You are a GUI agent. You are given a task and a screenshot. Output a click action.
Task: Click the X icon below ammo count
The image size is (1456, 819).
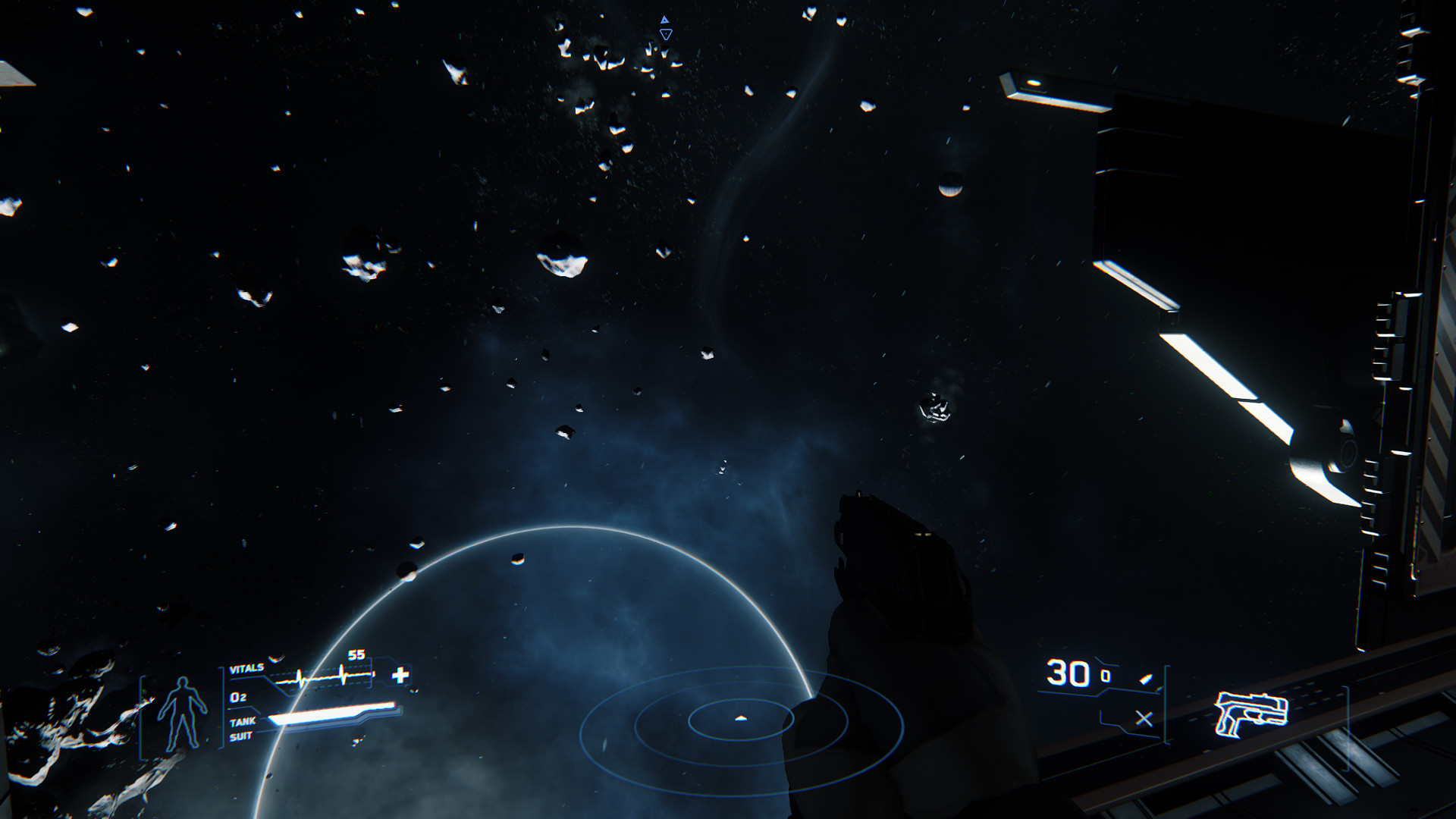(x=1144, y=719)
